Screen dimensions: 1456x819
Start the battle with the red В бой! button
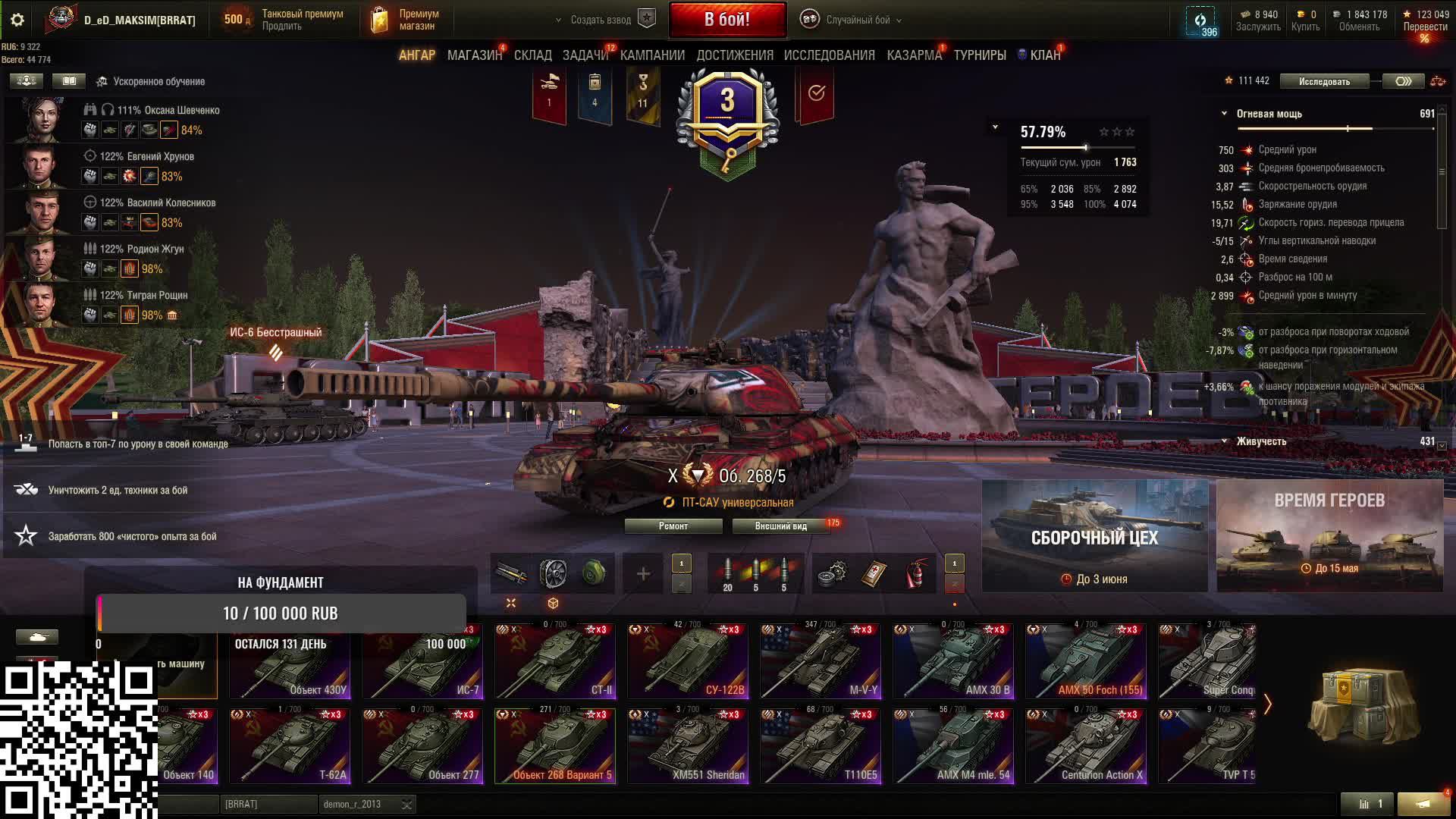click(x=727, y=20)
